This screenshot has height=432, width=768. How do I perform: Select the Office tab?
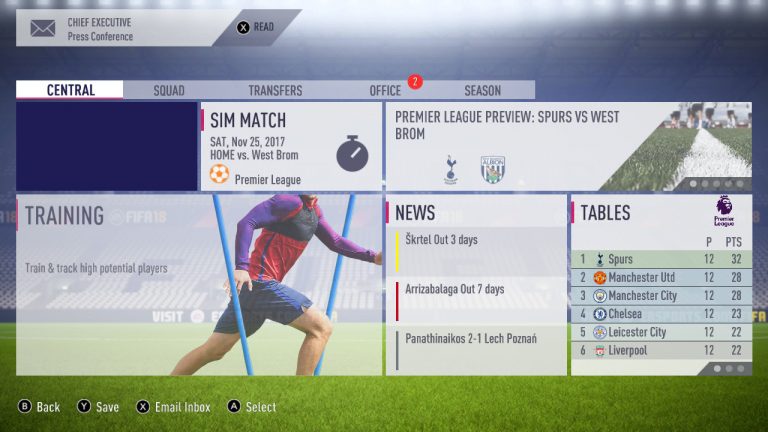385,90
